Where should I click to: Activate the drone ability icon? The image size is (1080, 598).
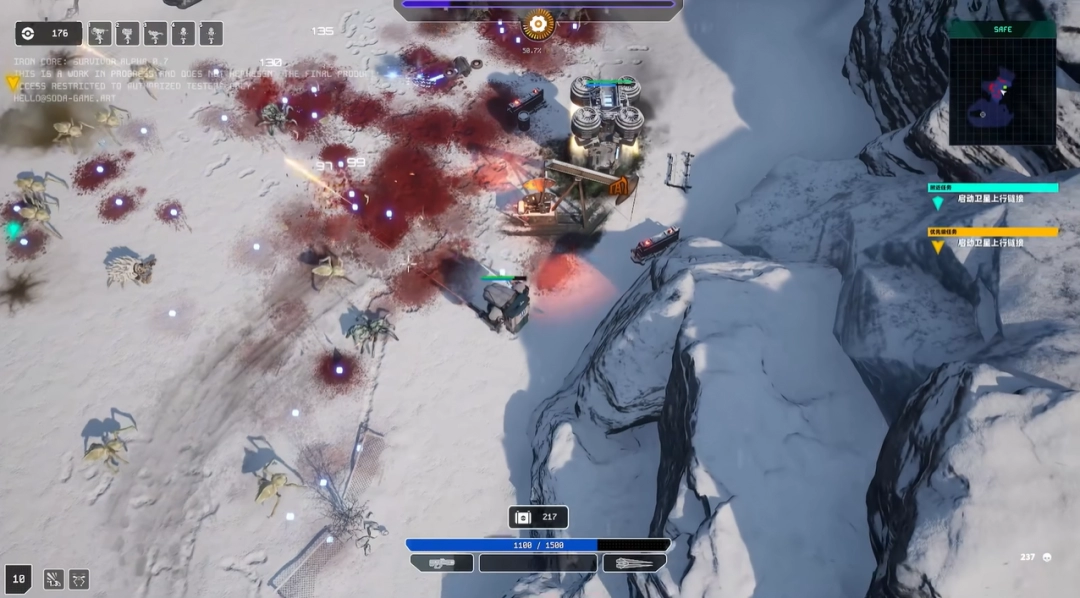pos(79,579)
